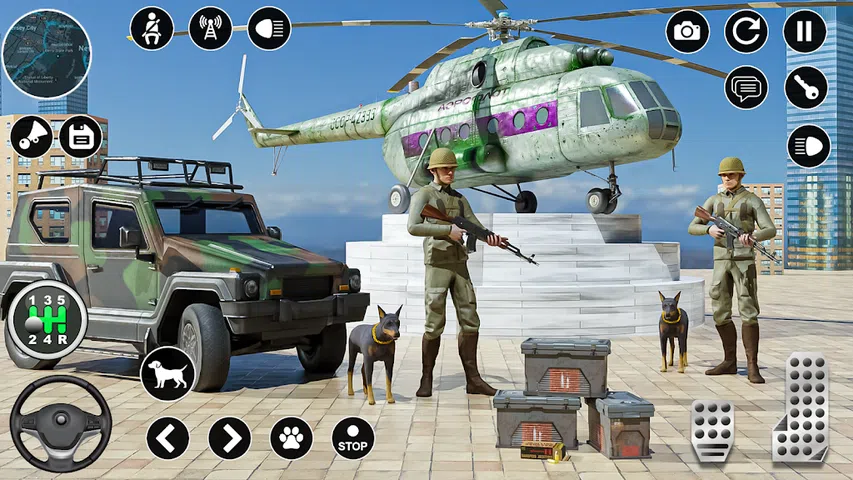Switch view with the camera icon
The height and width of the screenshot is (480, 853).
point(687,31)
